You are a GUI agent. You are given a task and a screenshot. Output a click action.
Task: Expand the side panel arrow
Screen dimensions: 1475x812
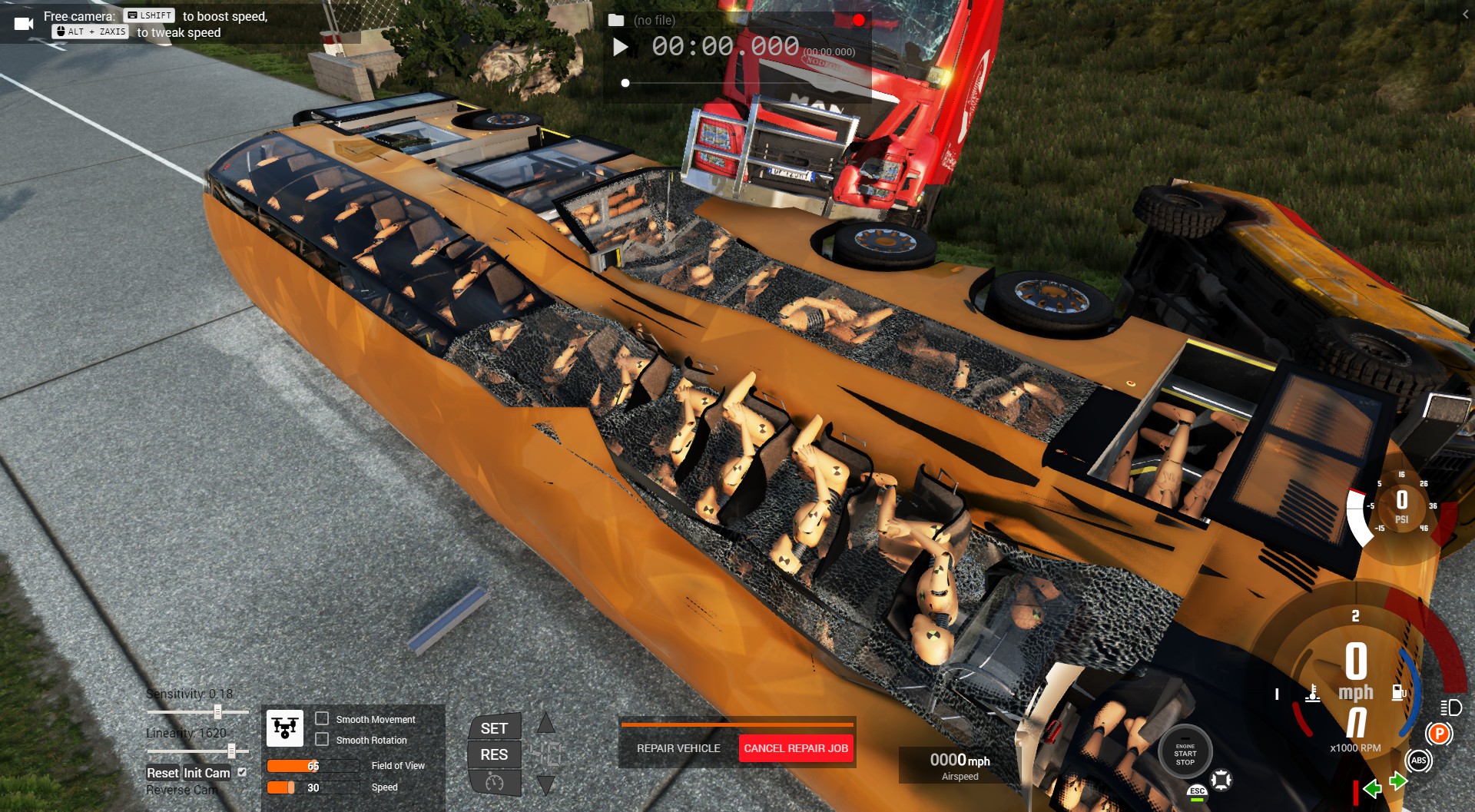pyautogui.click(x=1465, y=14)
